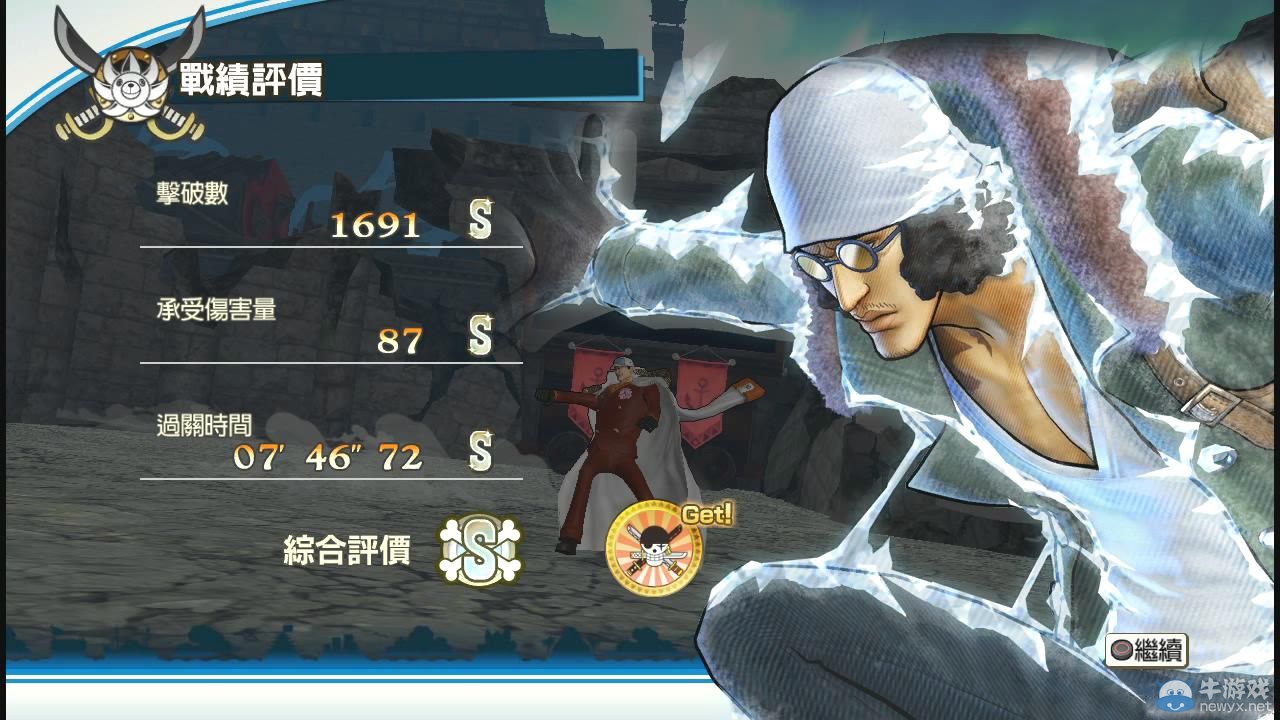Select the overall S rating emblem with swords
This screenshot has height=720, width=1280.
click(481, 551)
